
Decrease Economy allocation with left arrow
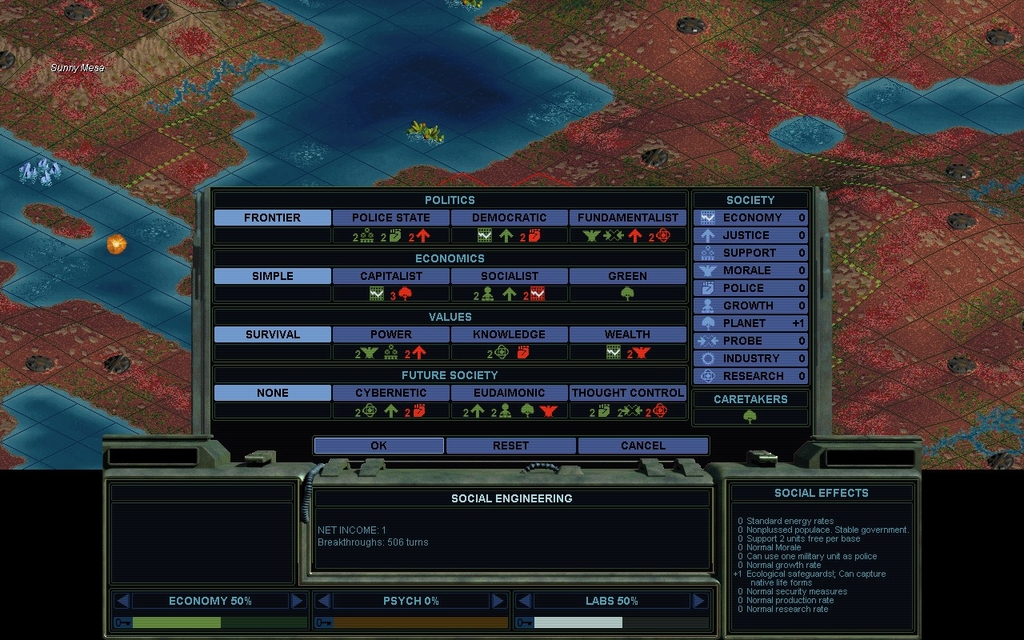click(x=122, y=601)
